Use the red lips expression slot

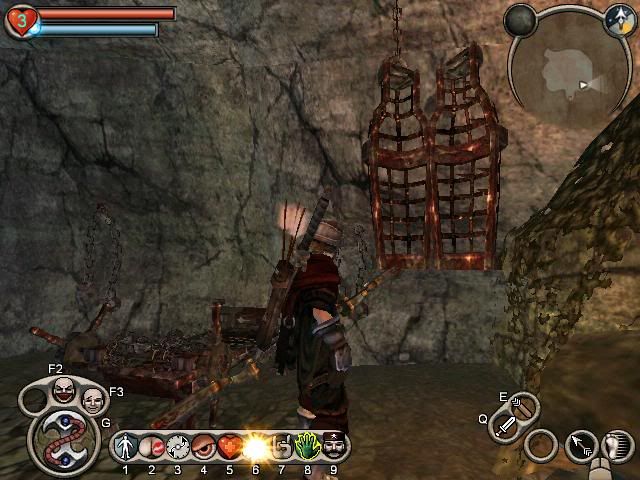click(x=152, y=446)
